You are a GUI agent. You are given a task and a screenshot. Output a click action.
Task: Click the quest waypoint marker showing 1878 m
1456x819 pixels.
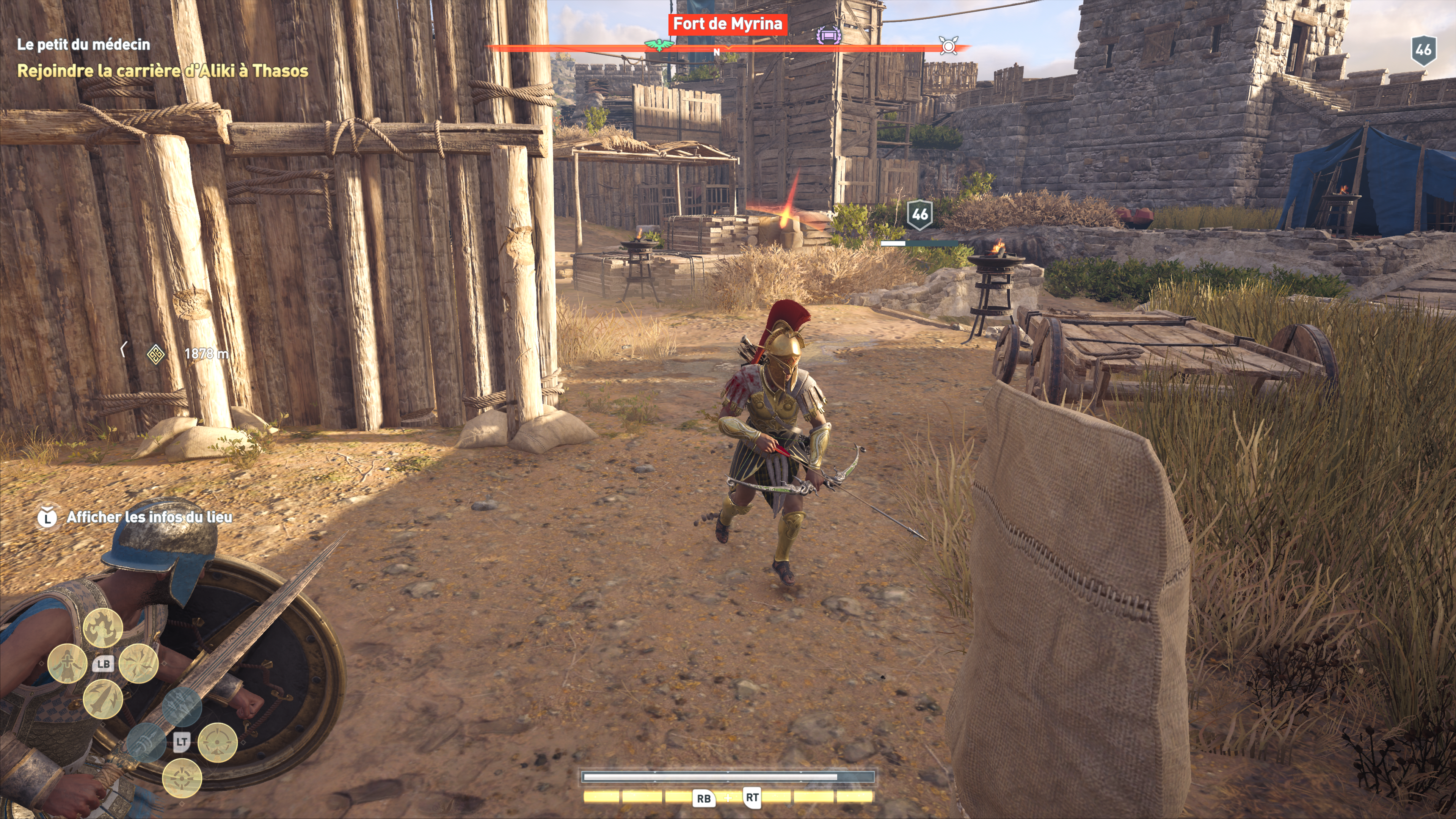(155, 354)
